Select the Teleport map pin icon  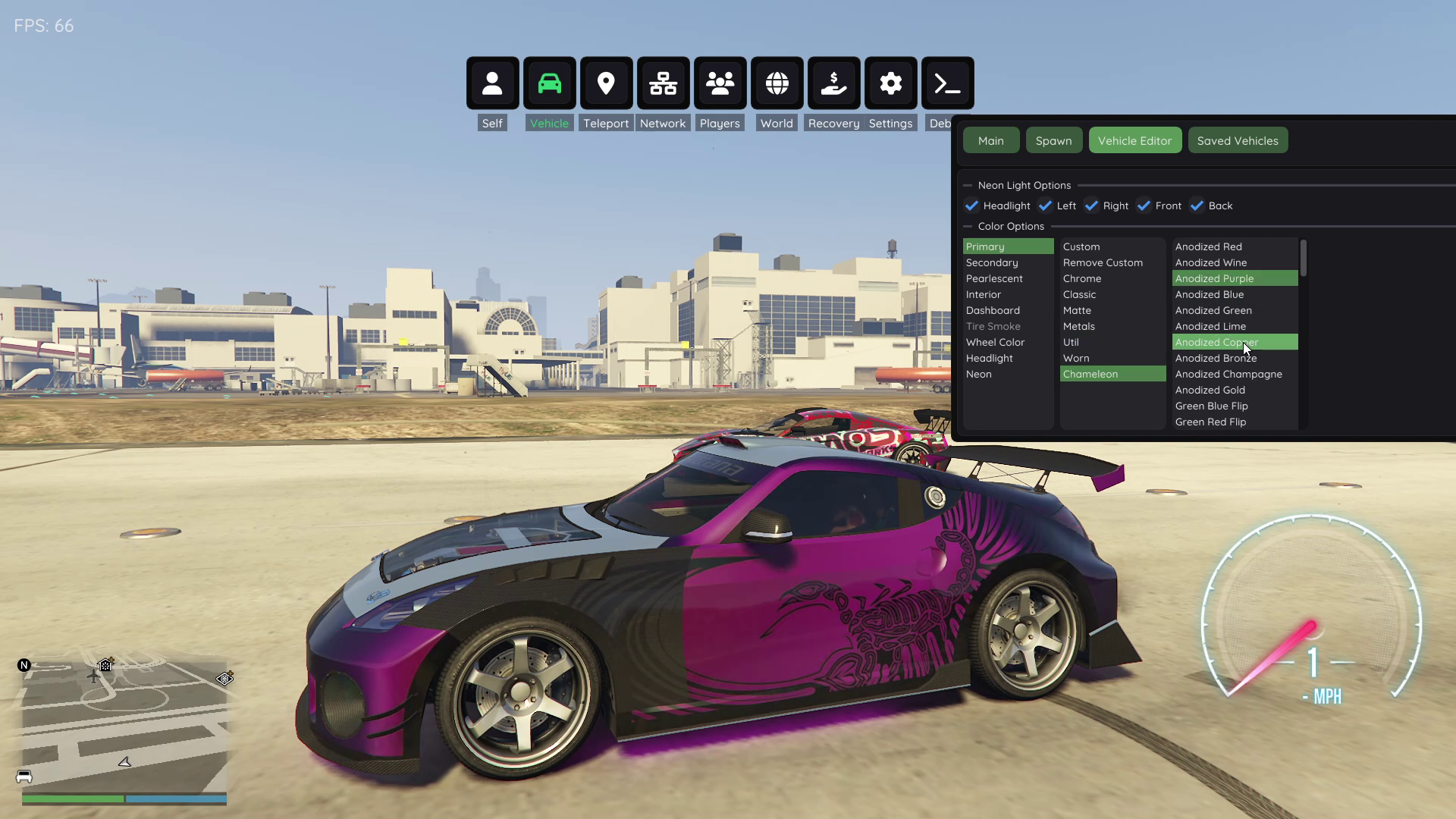pos(606,83)
